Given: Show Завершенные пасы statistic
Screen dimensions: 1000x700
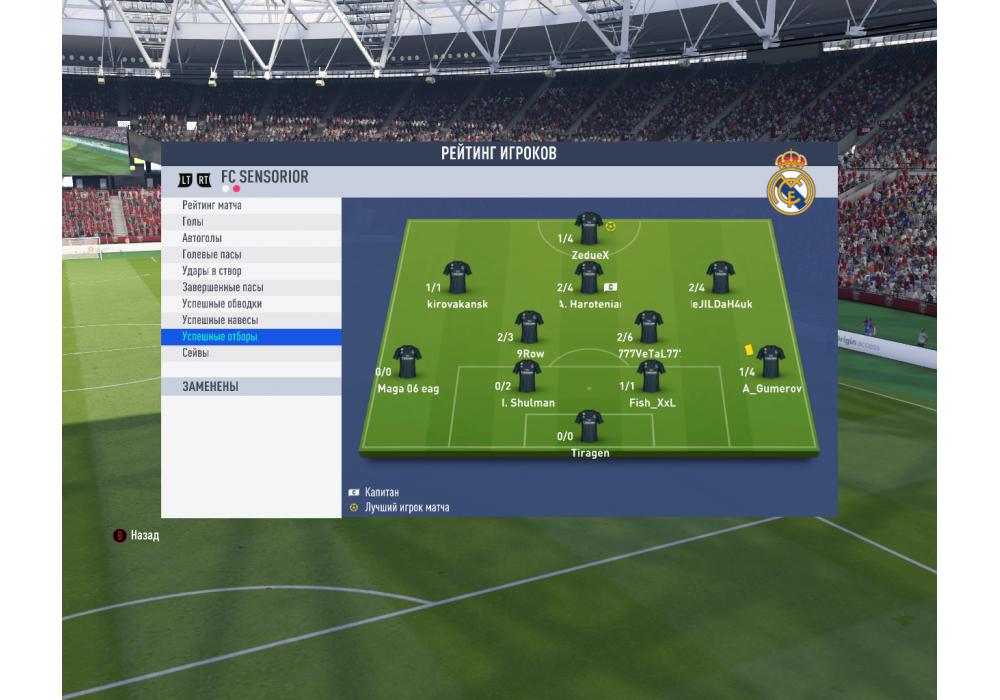Looking at the screenshot, I should pos(223,287).
